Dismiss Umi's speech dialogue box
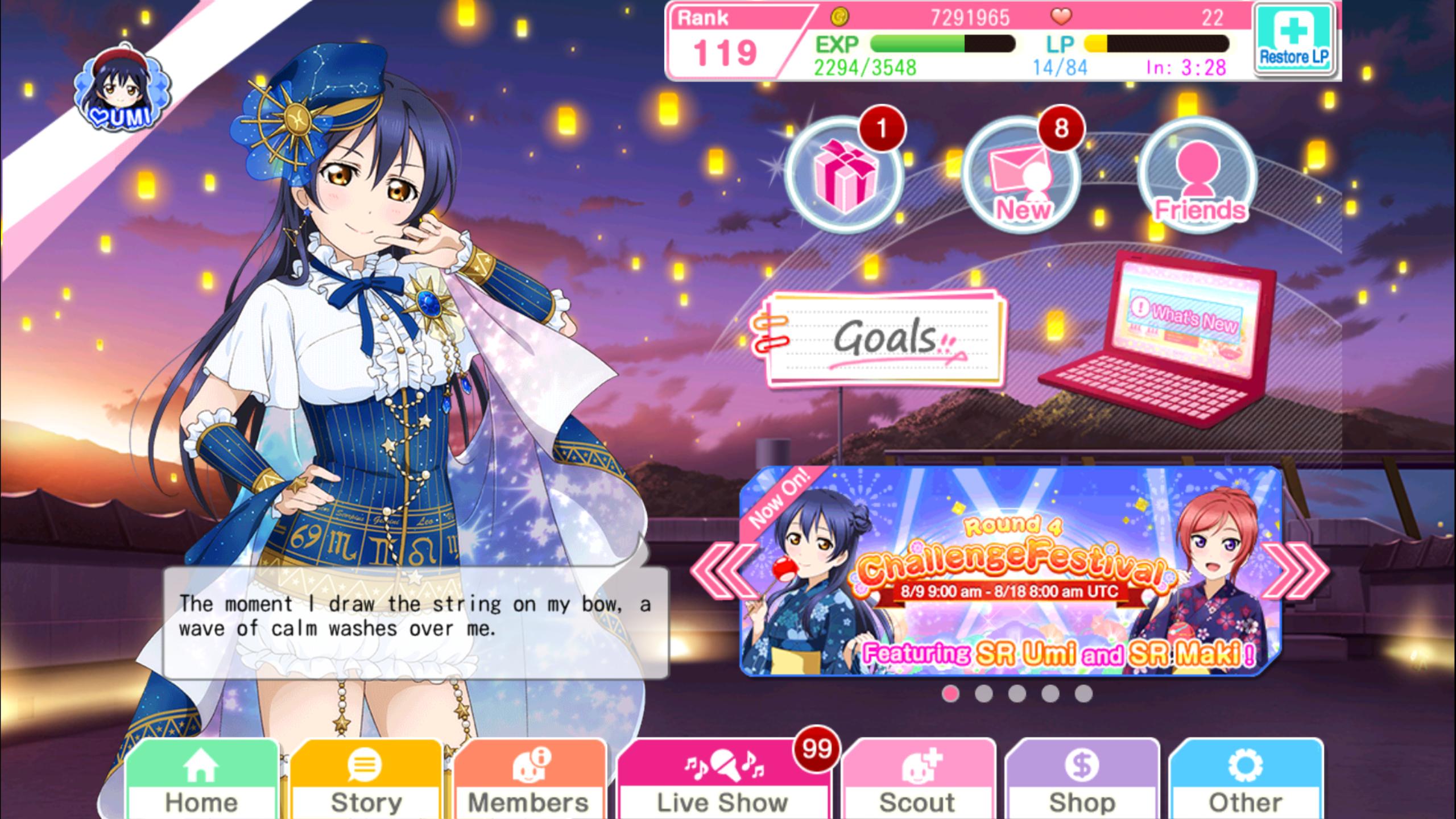The height and width of the screenshot is (819, 1456). point(415,620)
